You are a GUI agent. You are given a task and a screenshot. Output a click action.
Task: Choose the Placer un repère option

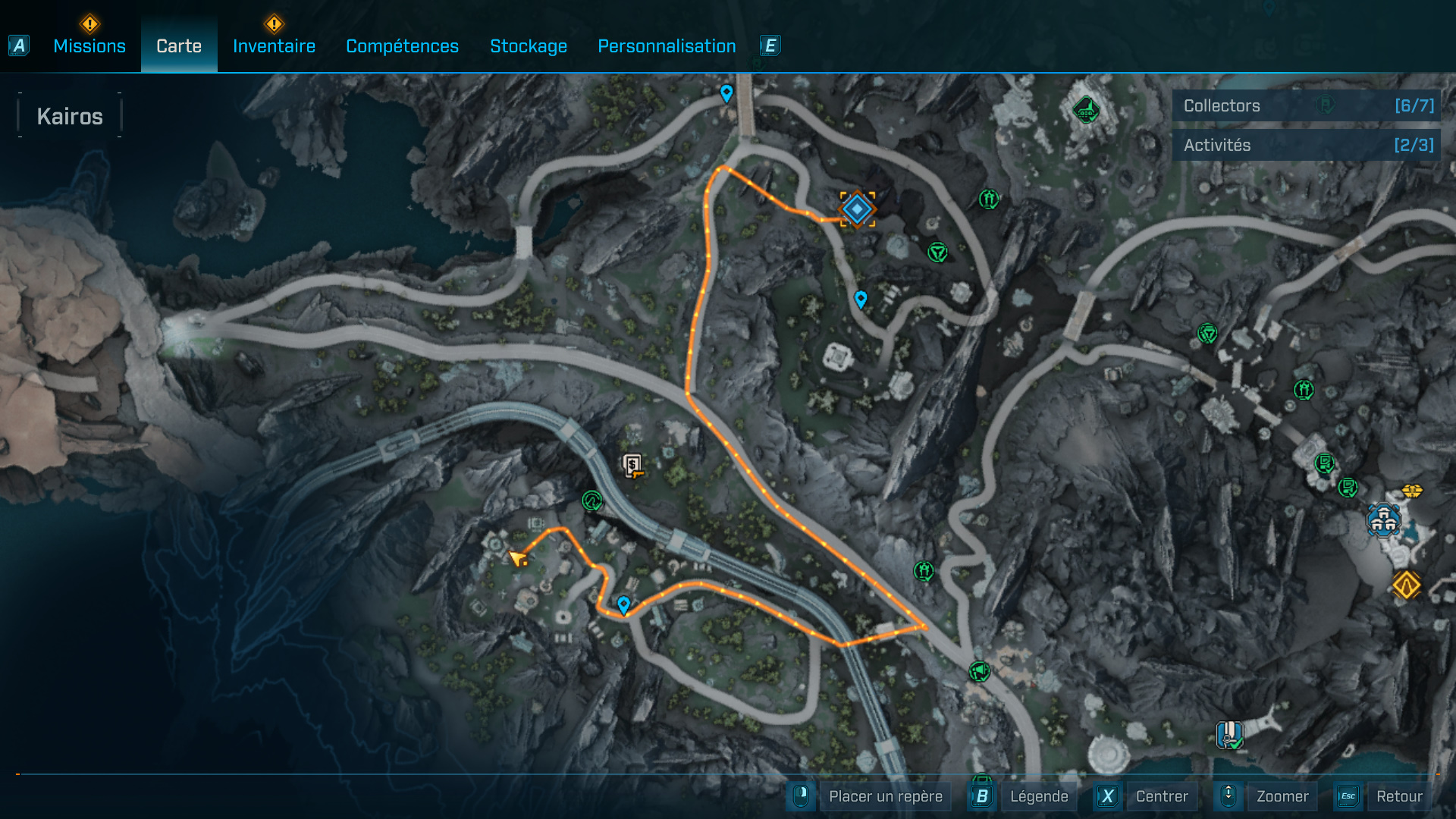coord(885,796)
